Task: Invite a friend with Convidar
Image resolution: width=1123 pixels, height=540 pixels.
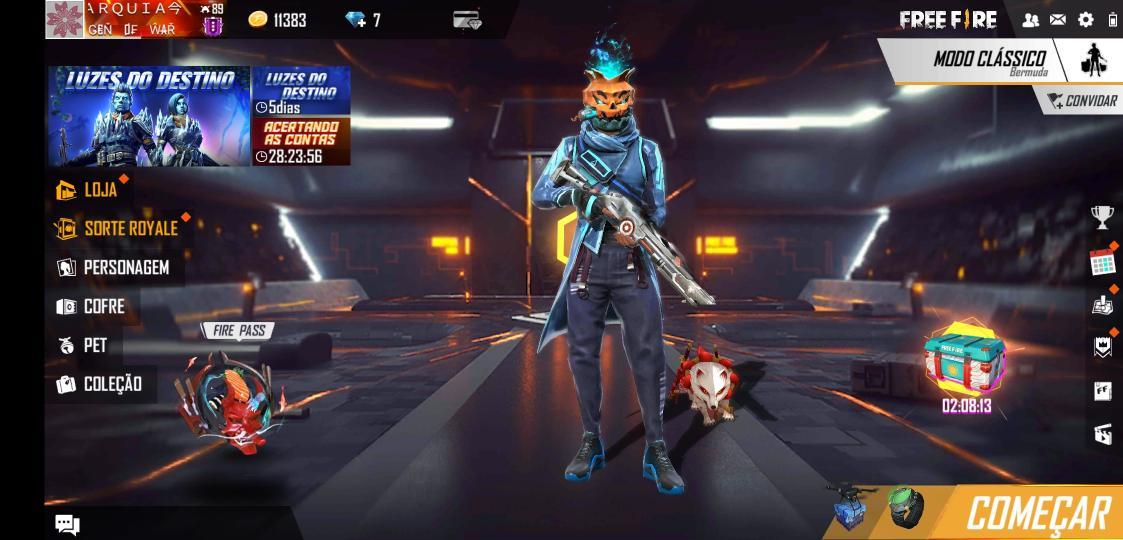Action: 1082,101
